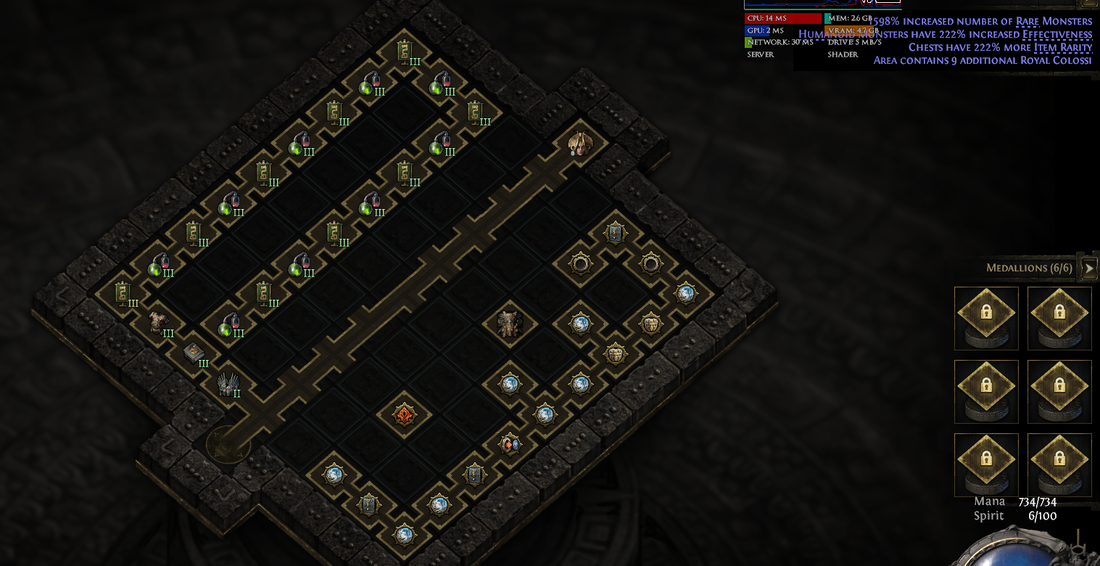Select the red-orange sigil room tile

(405, 413)
